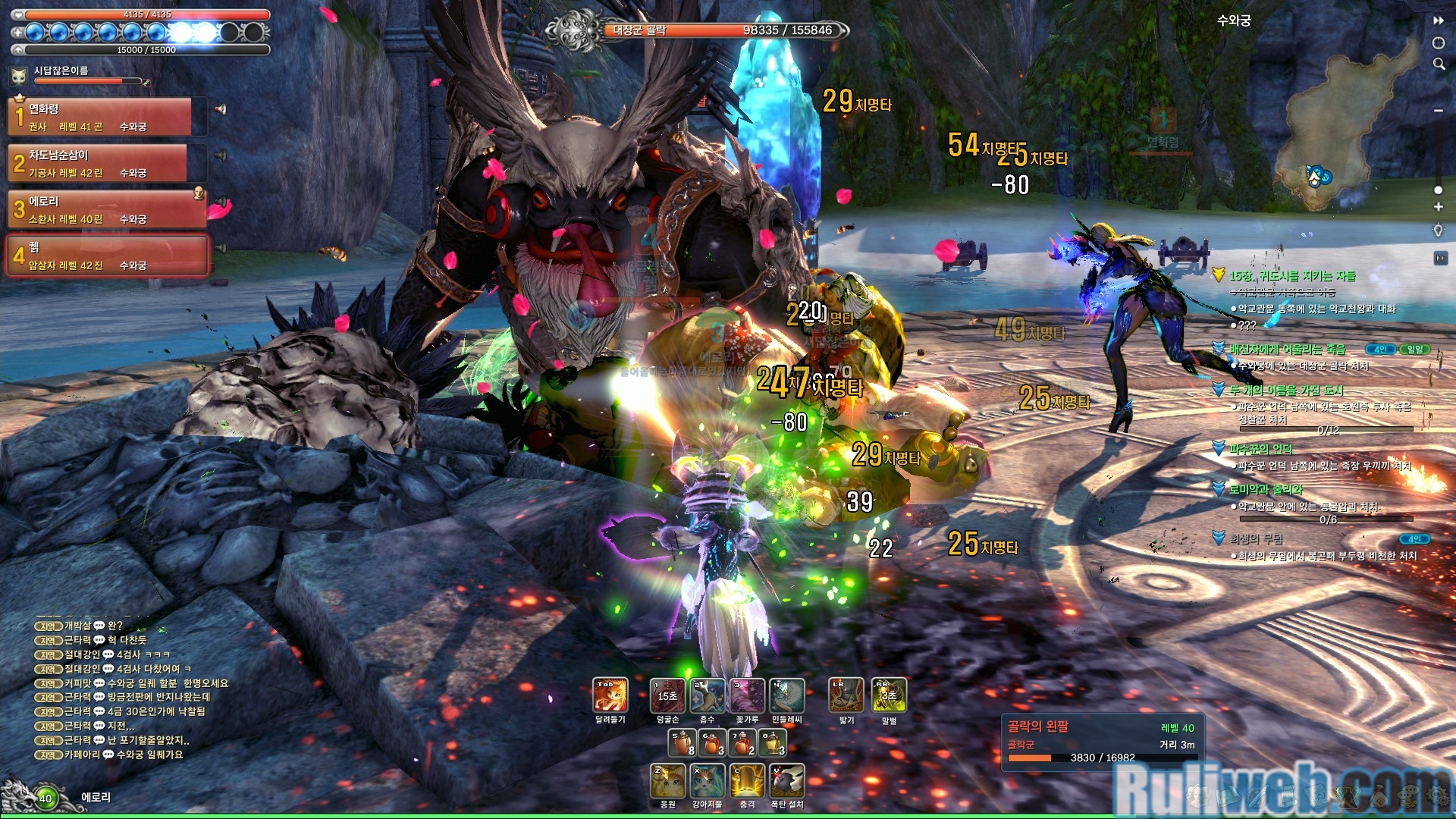1456x819 pixels.
Task: Cast the 흡수 absorb skill
Action: 708,695
